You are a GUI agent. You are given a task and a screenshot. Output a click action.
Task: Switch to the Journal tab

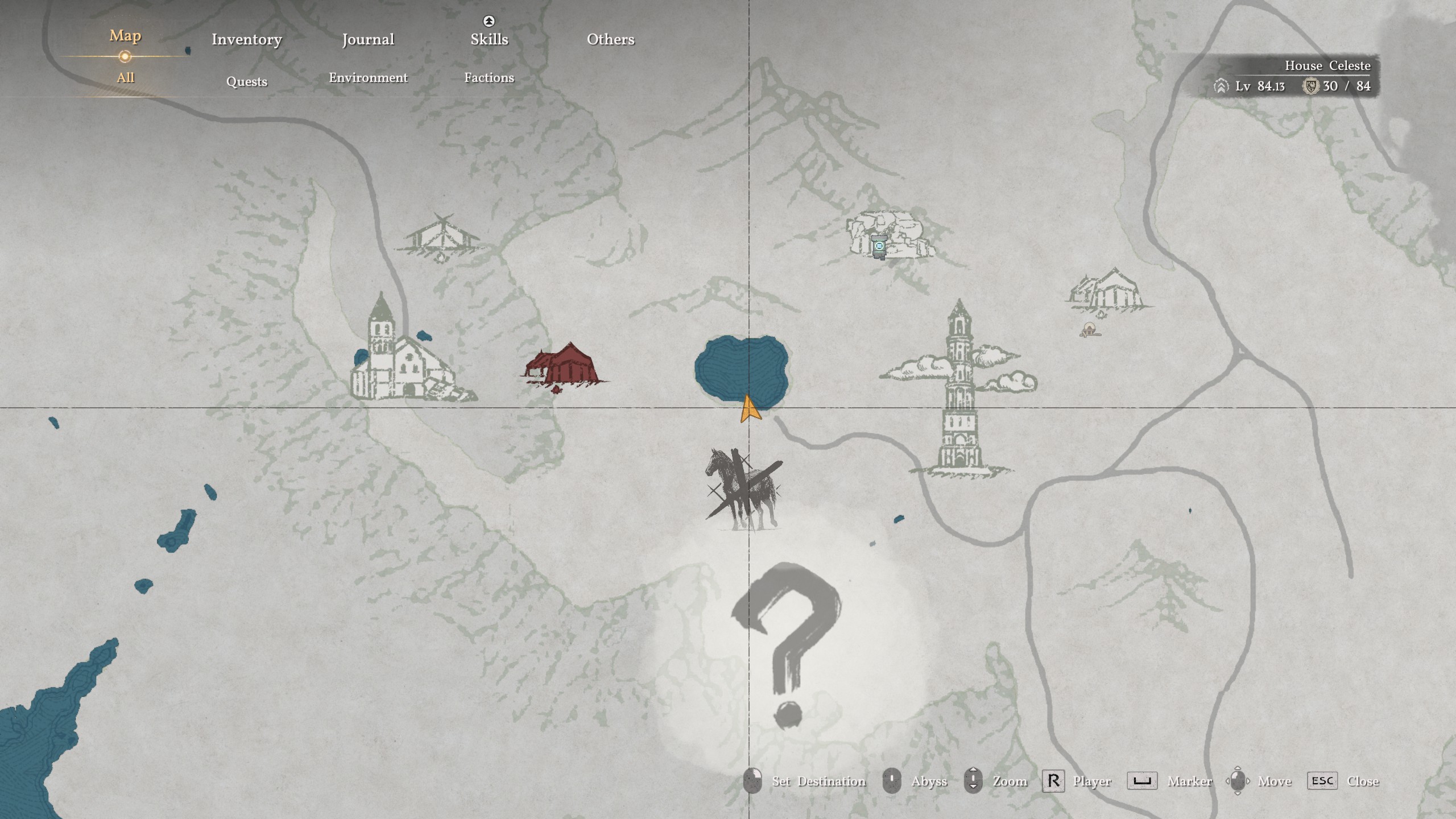click(367, 39)
